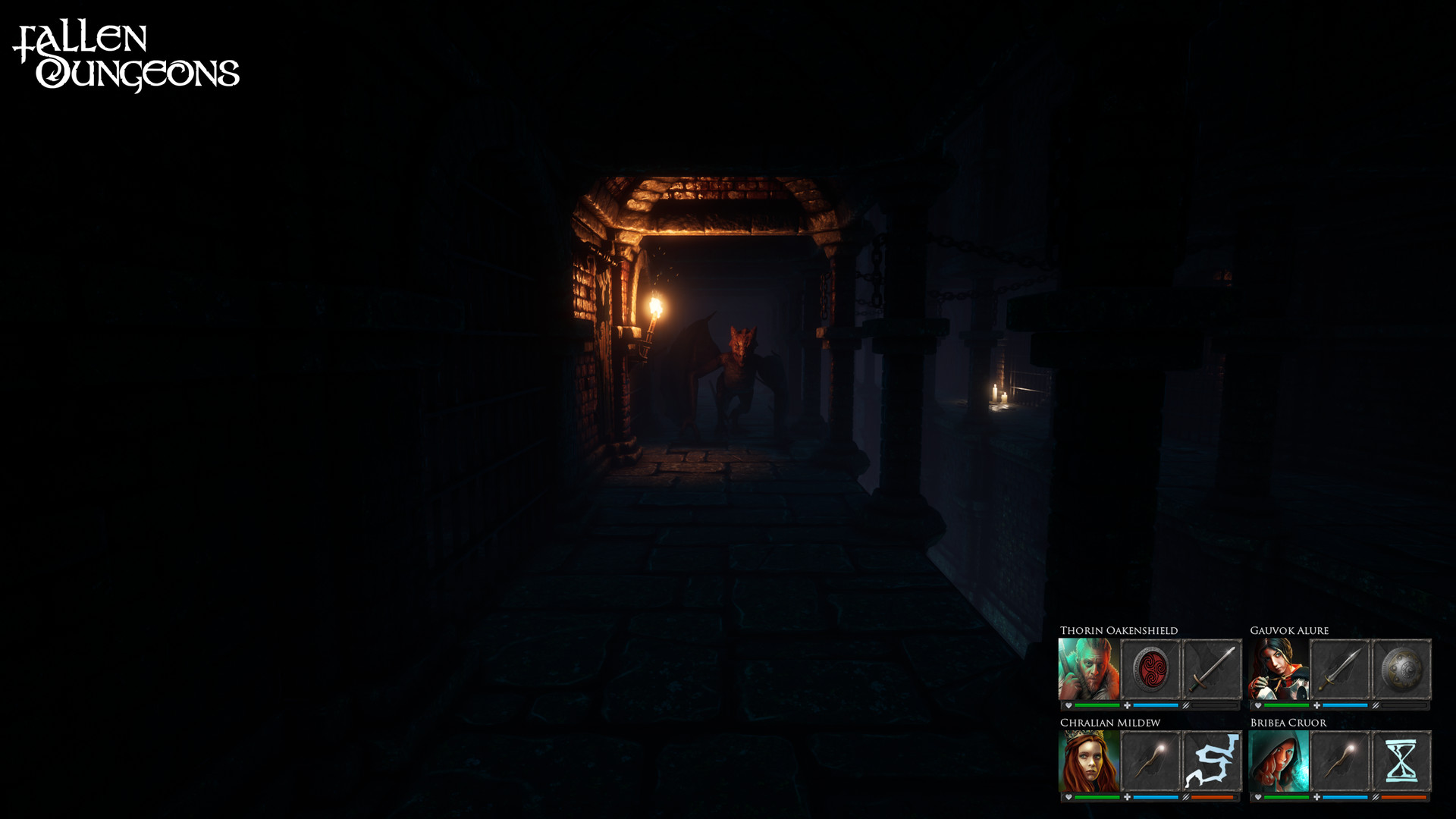Click the heart icon under Thorin Oakenshield

coord(1068,706)
